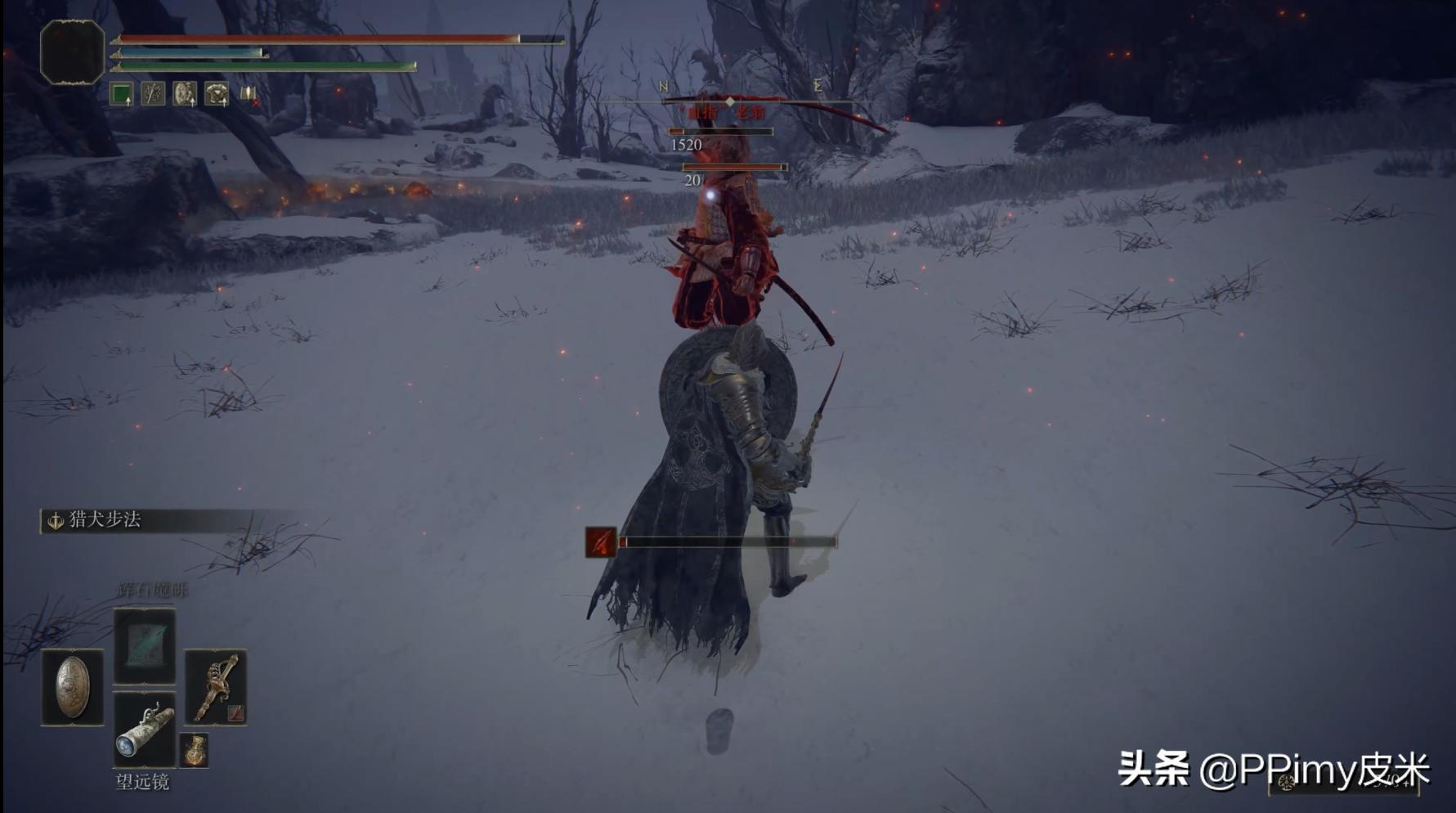This screenshot has width=1456, height=813.
Task: Click the boss health bar below 血指 老翁
Action: click(x=720, y=132)
